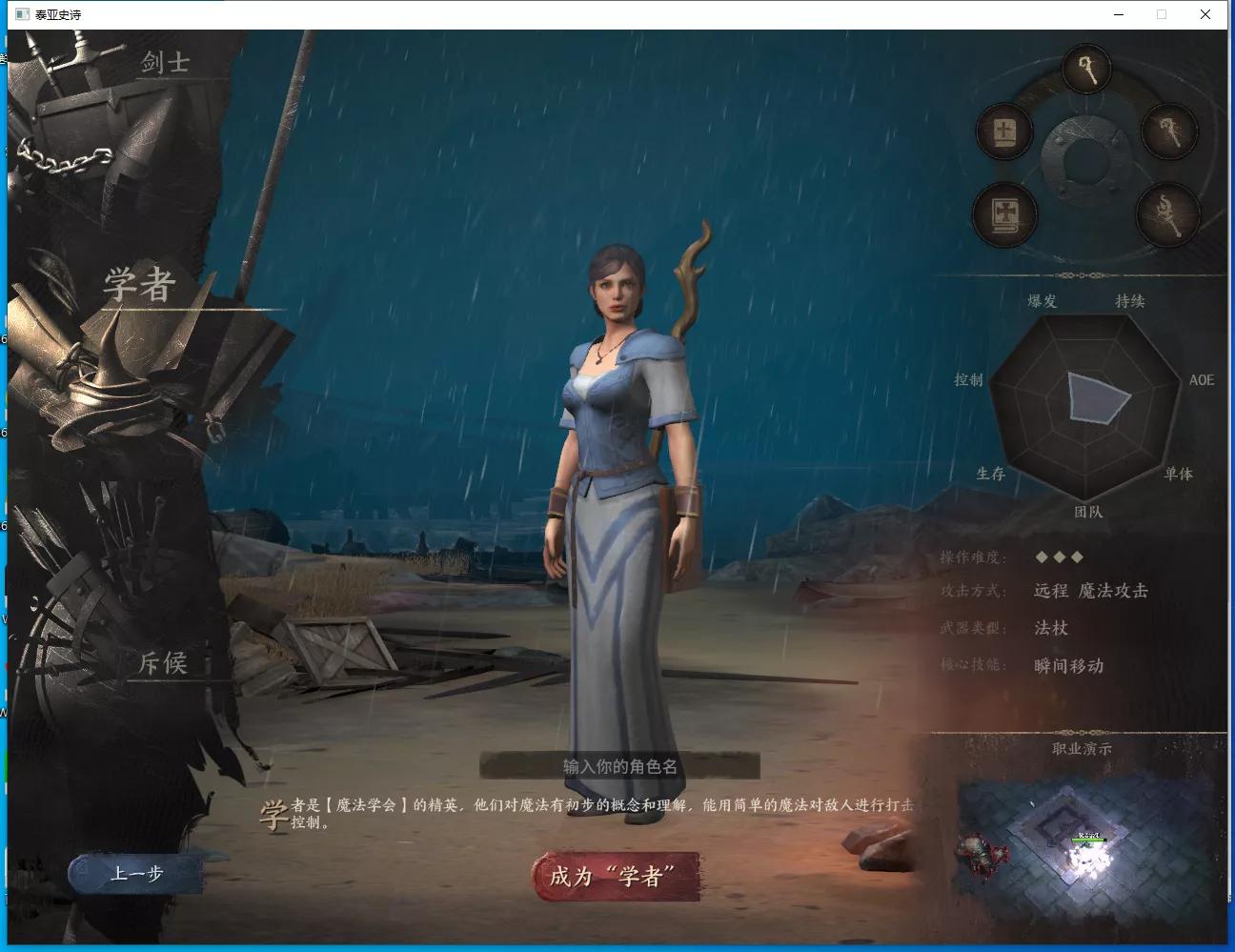1235x952 pixels.
Task: Close the 泰亚史诗 window
Action: tap(1205, 14)
